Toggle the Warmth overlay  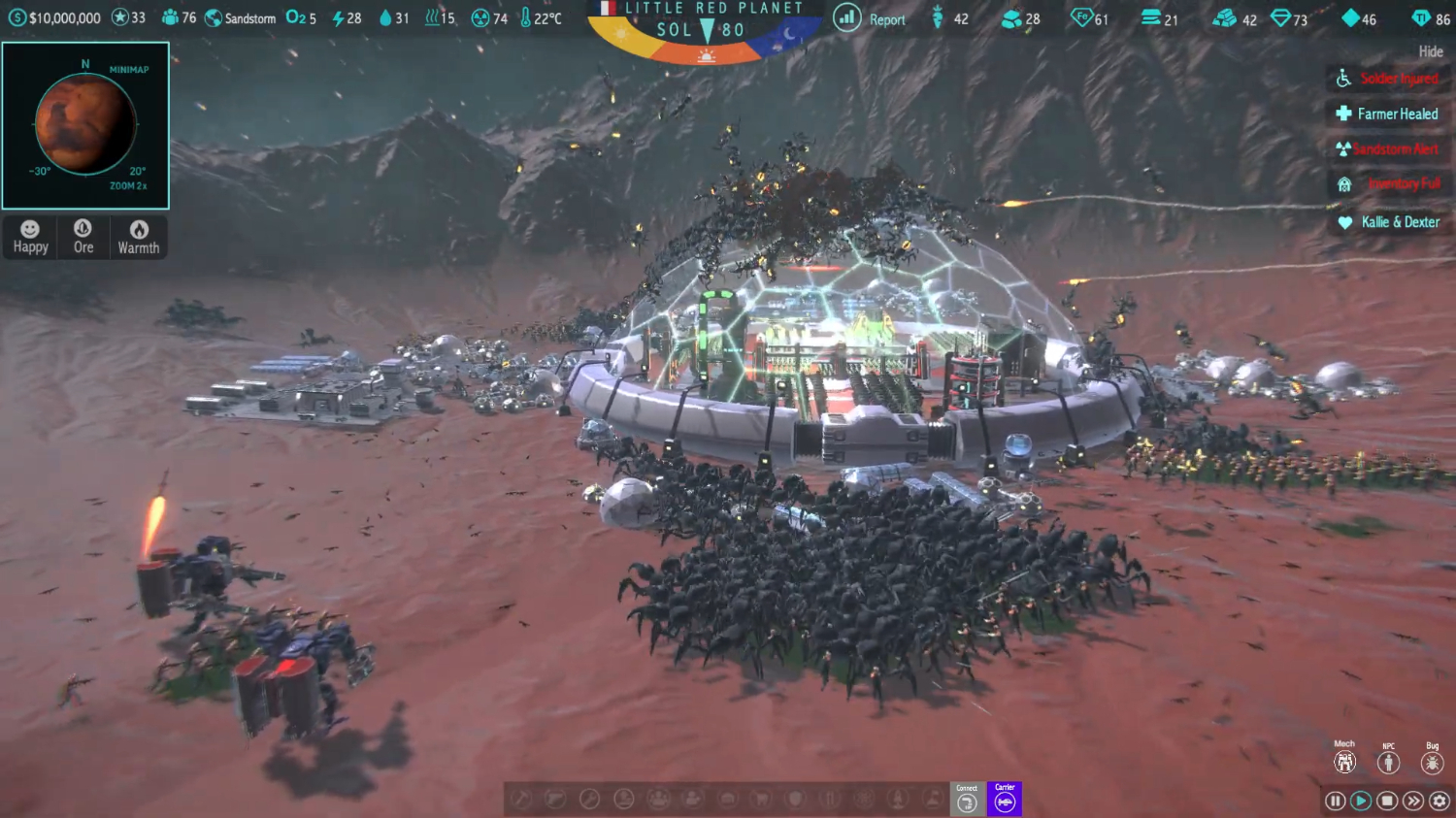click(138, 236)
